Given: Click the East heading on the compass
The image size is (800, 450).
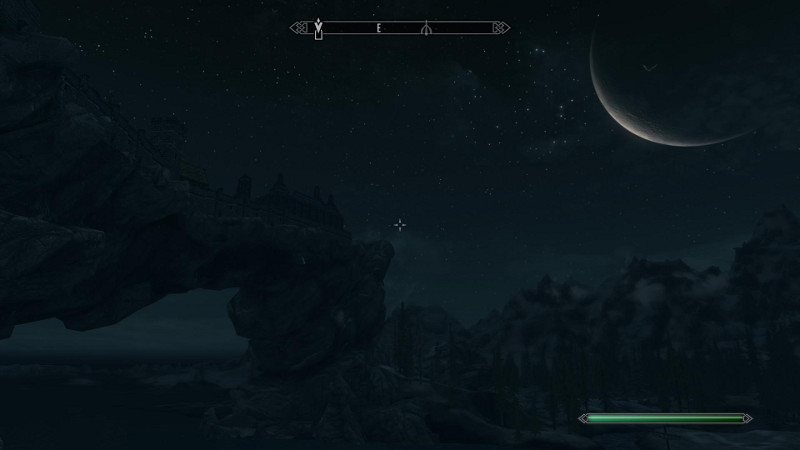Looking at the screenshot, I should 380,29.
